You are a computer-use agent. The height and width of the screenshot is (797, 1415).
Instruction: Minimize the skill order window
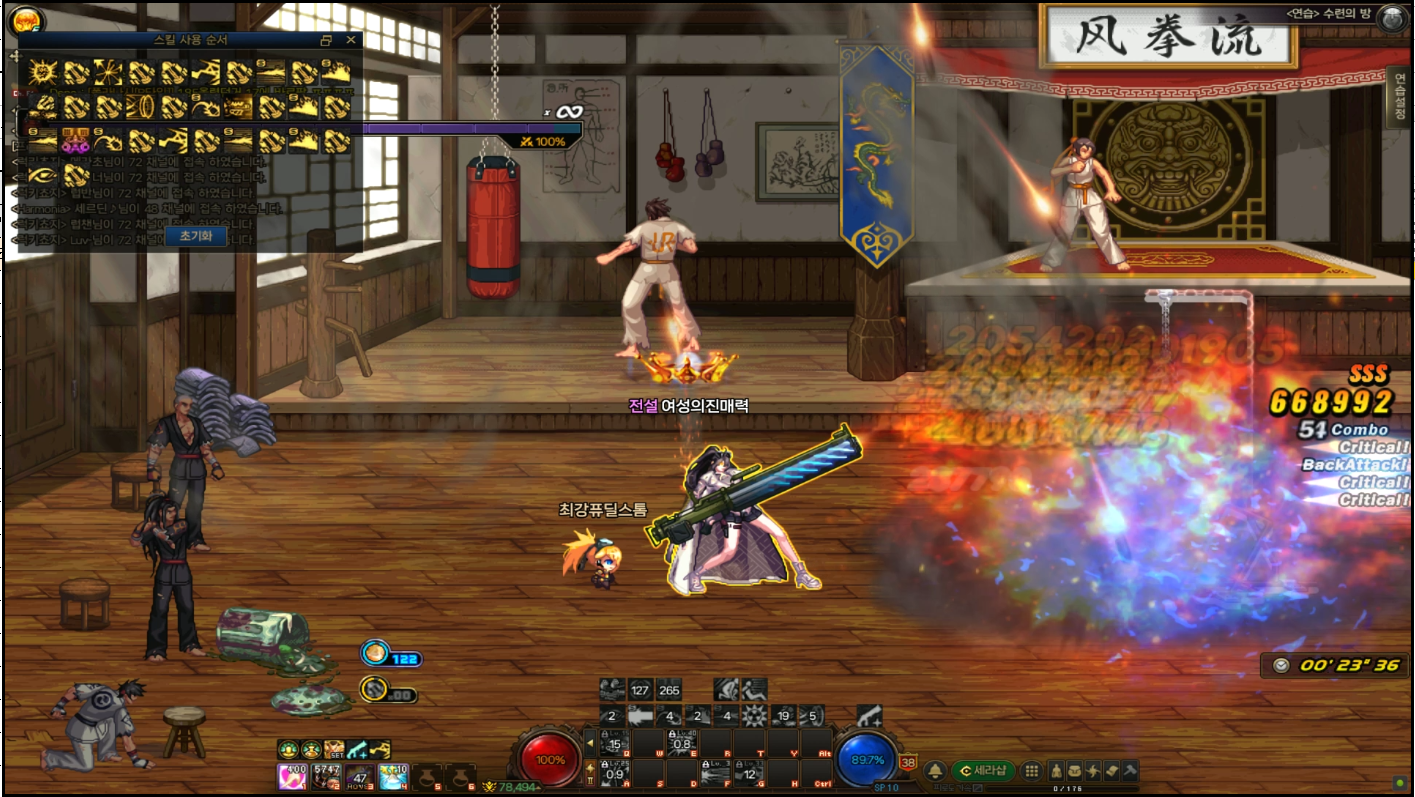326,40
